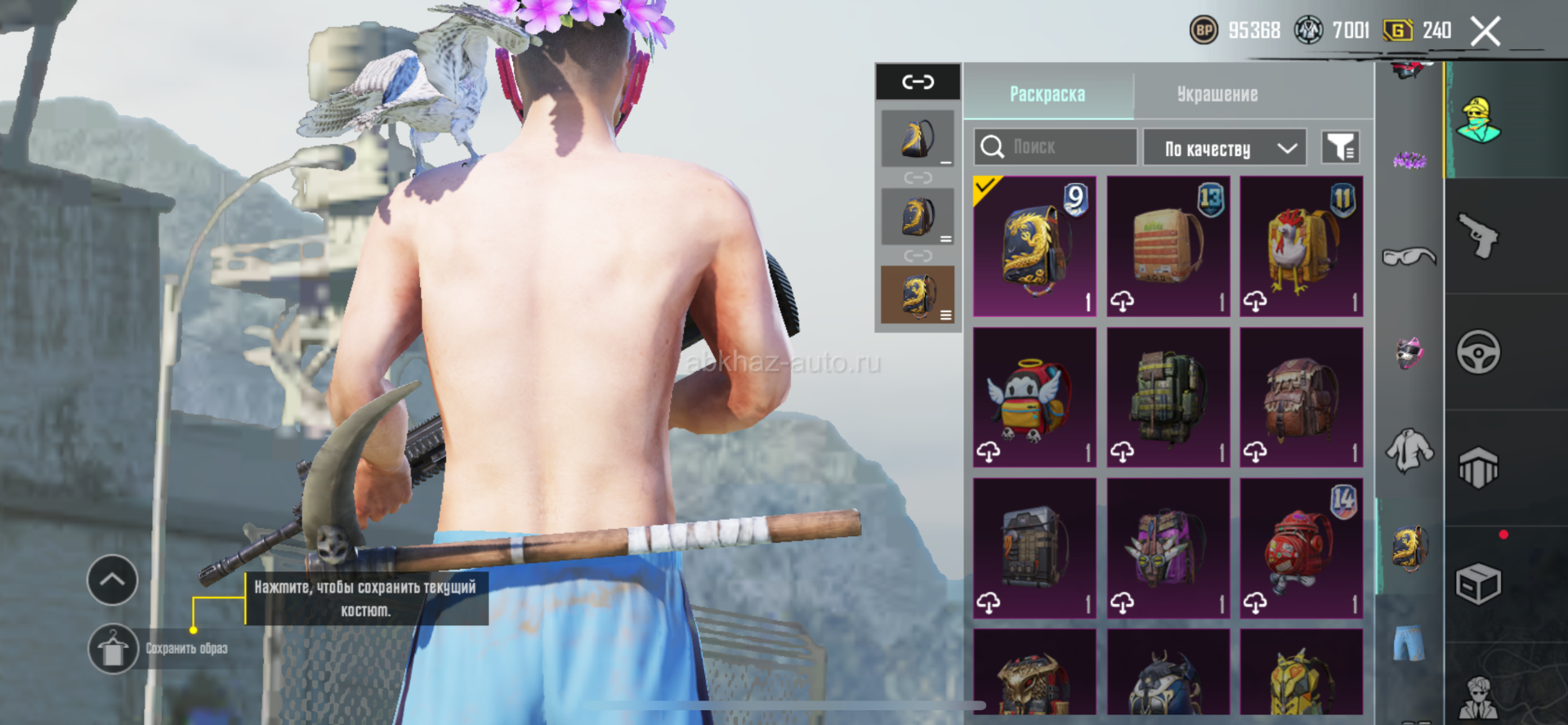This screenshot has height=725, width=1568.
Task: Open the pistol weapons category
Action: [1478, 236]
